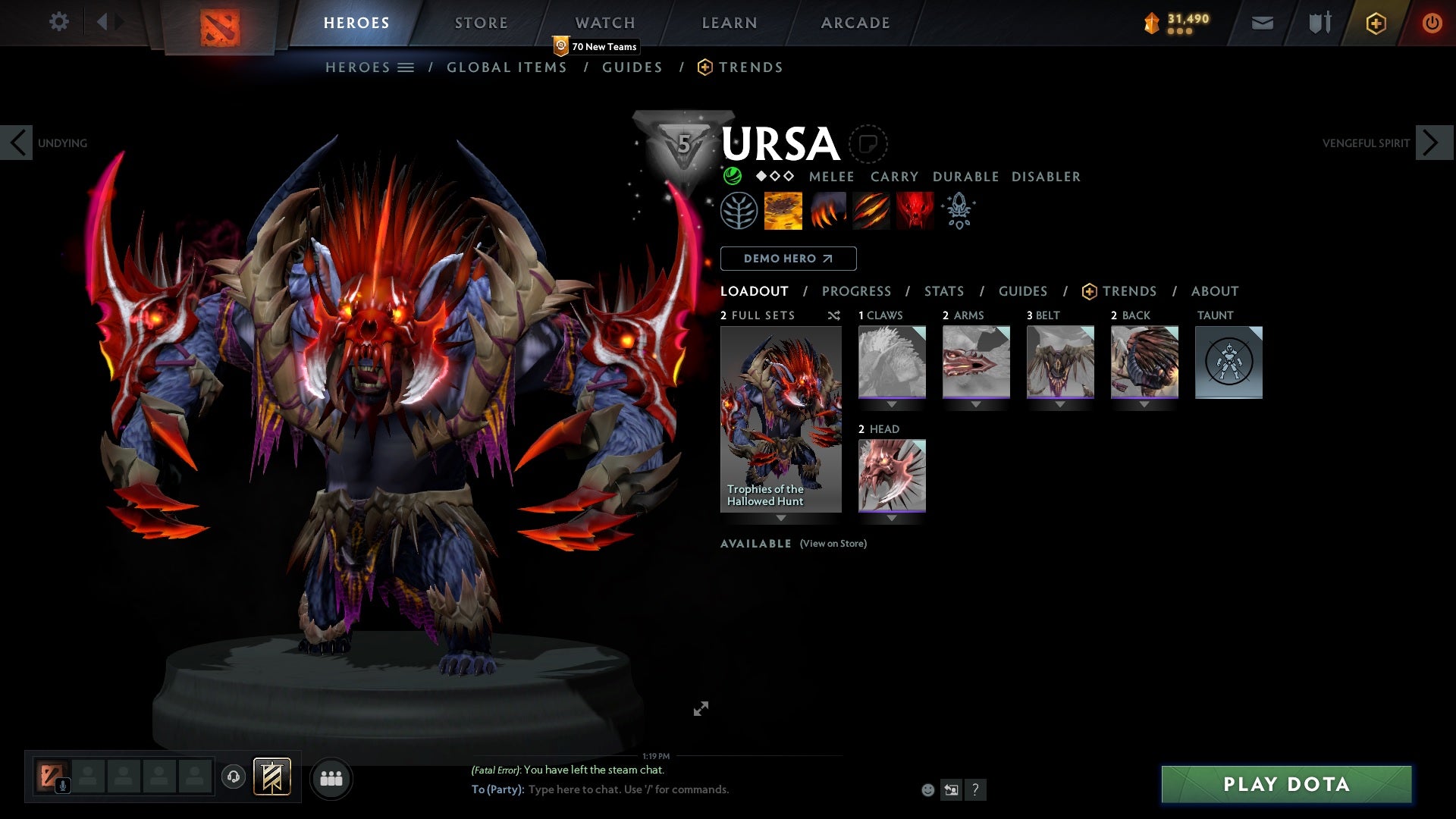The width and height of the screenshot is (1456, 819).
Task: Click the View on Store link
Action: pos(832,544)
